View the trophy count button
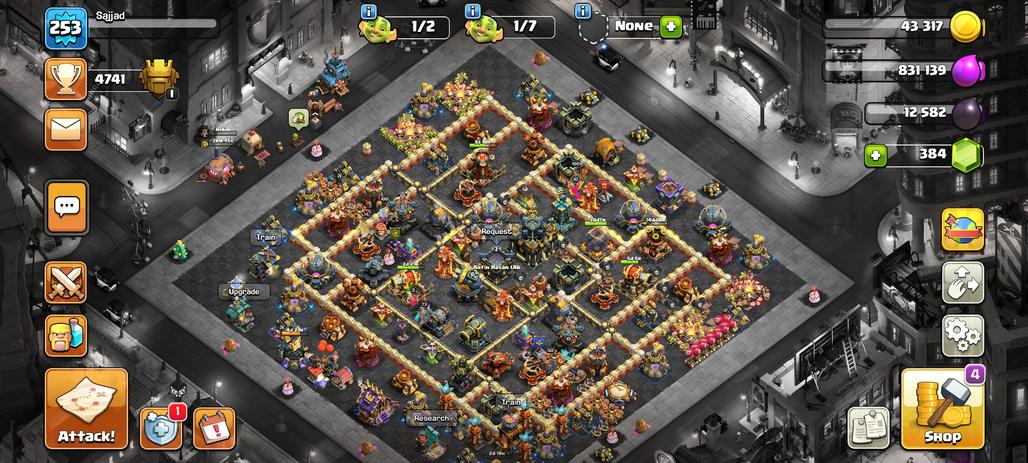This screenshot has width=1028, height=463. (x=64, y=78)
